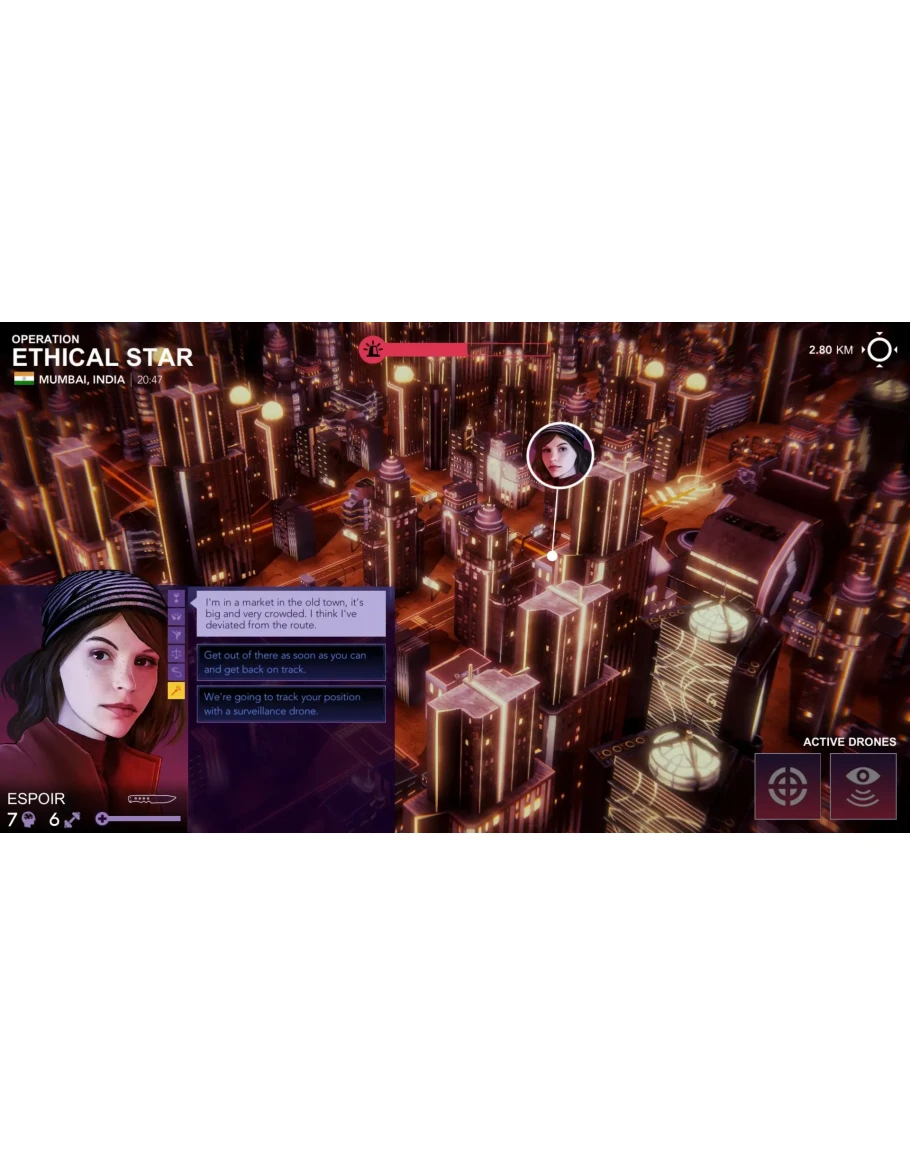Select the hourglass trait icon

coord(176,597)
